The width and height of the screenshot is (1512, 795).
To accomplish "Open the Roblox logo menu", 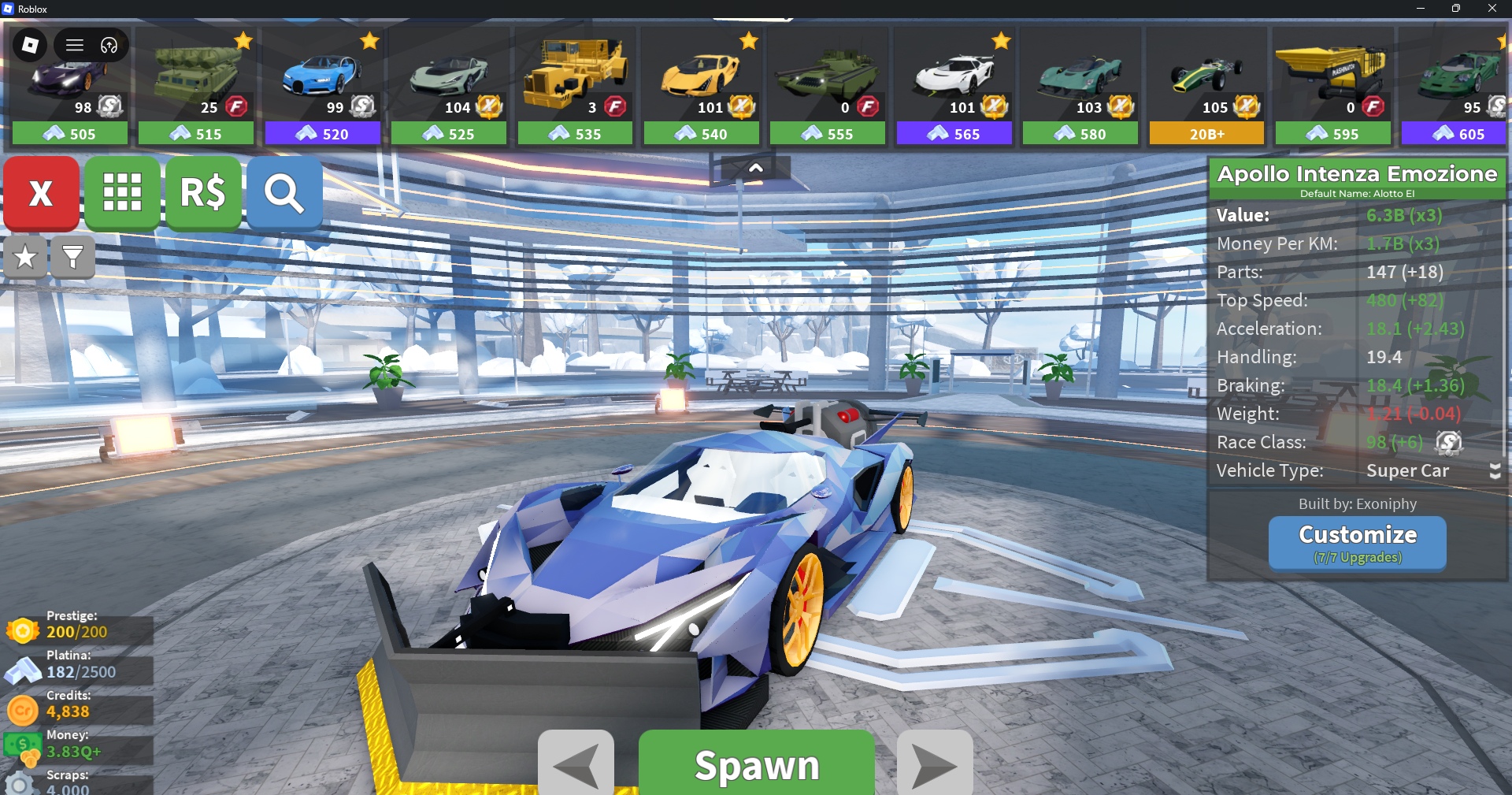I will (30, 45).
